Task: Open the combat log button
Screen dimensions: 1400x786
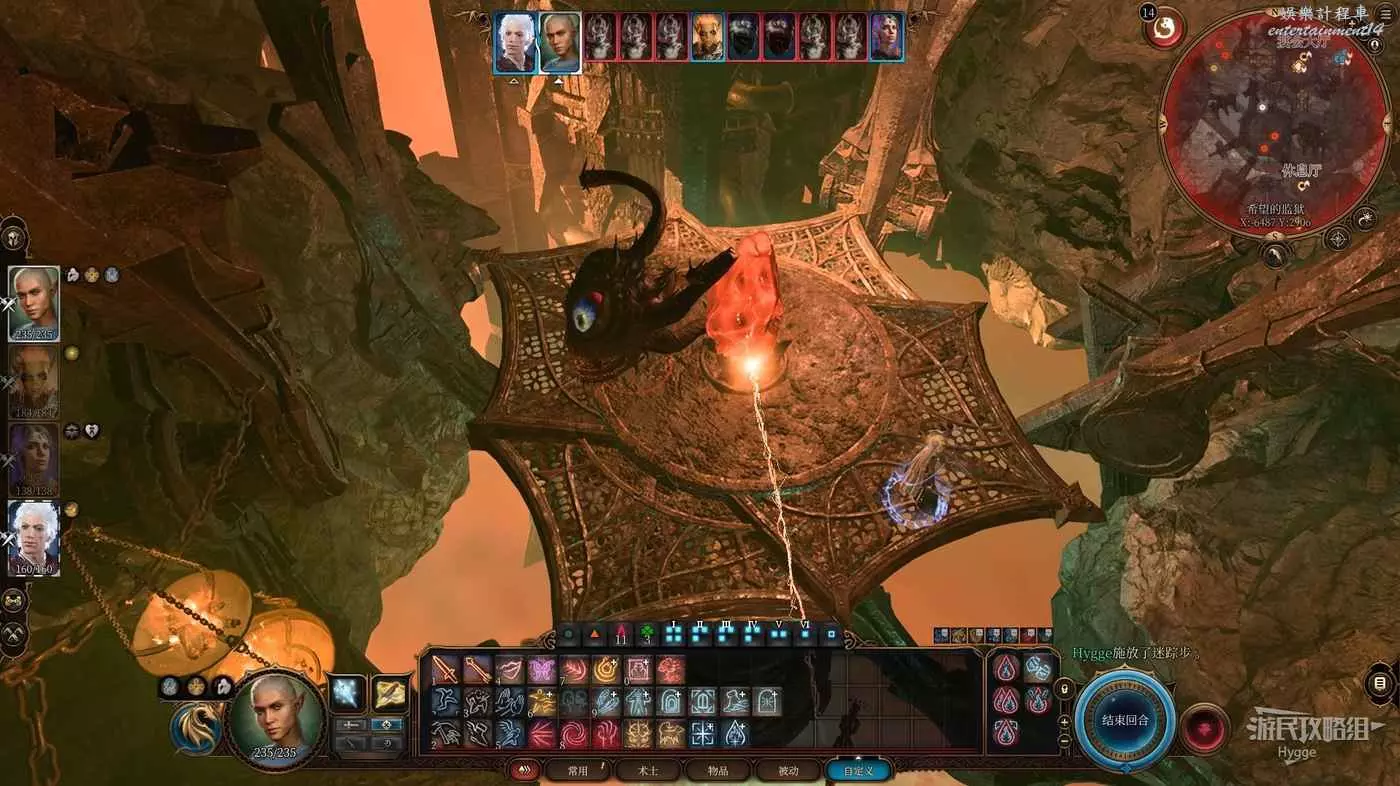Action: click(x=1380, y=684)
